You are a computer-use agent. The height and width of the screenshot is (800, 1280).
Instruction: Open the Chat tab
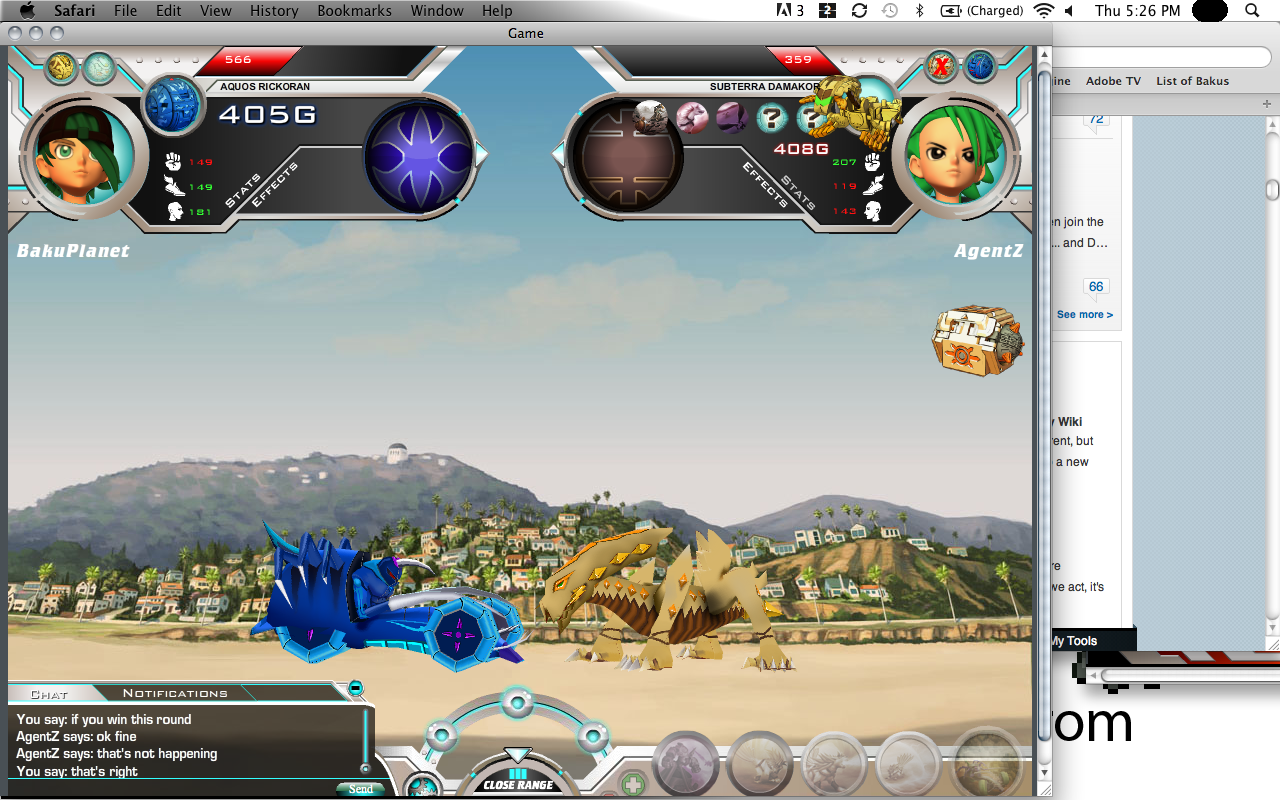[x=49, y=694]
